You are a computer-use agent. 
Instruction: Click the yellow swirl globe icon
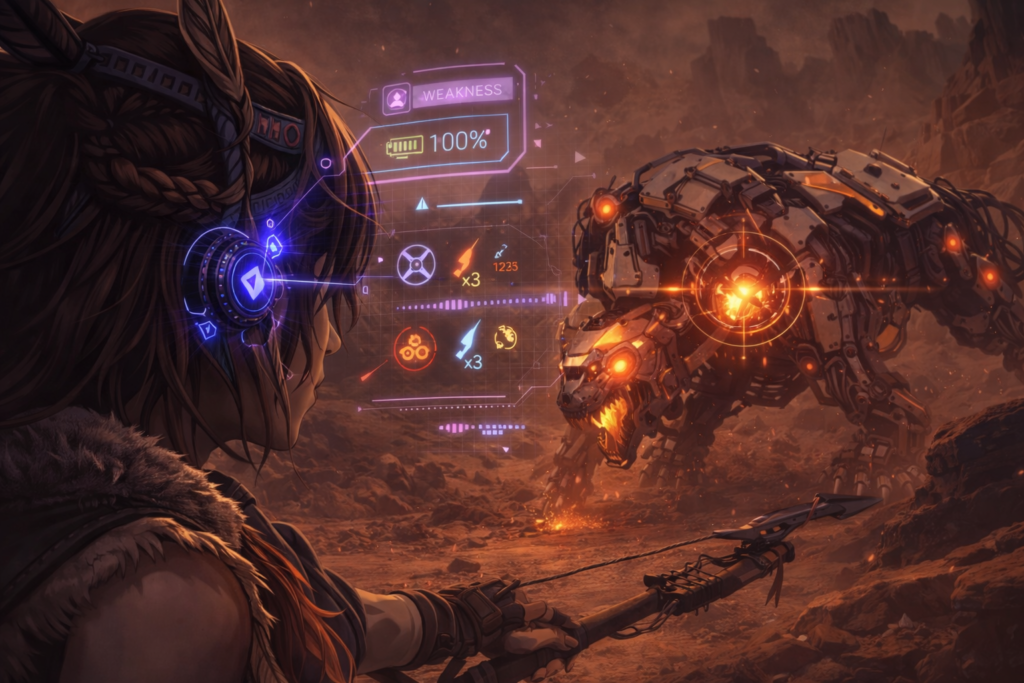pyautogui.click(x=506, y=337)
